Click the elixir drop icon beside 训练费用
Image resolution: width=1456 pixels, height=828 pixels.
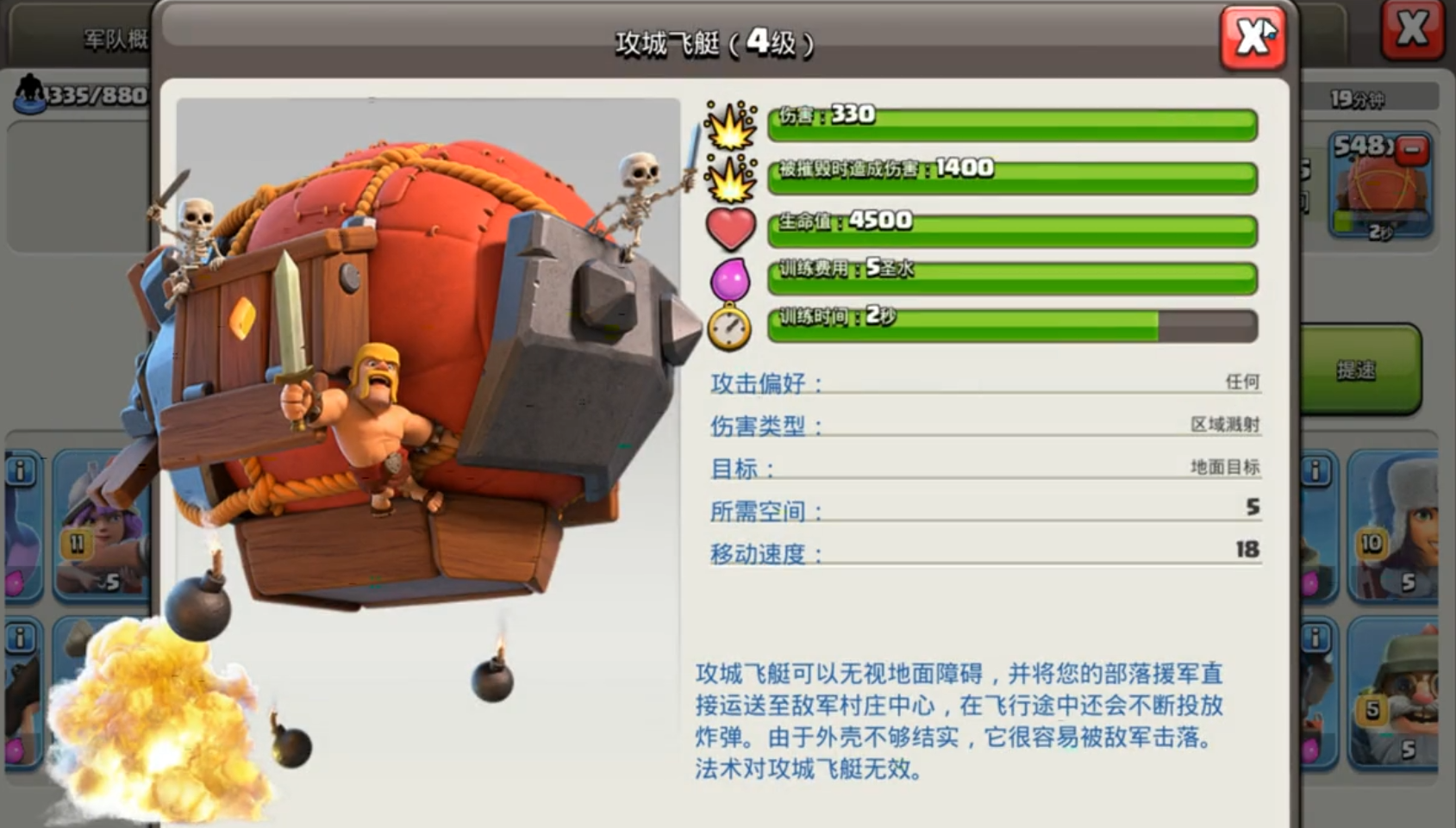point(731,278)
